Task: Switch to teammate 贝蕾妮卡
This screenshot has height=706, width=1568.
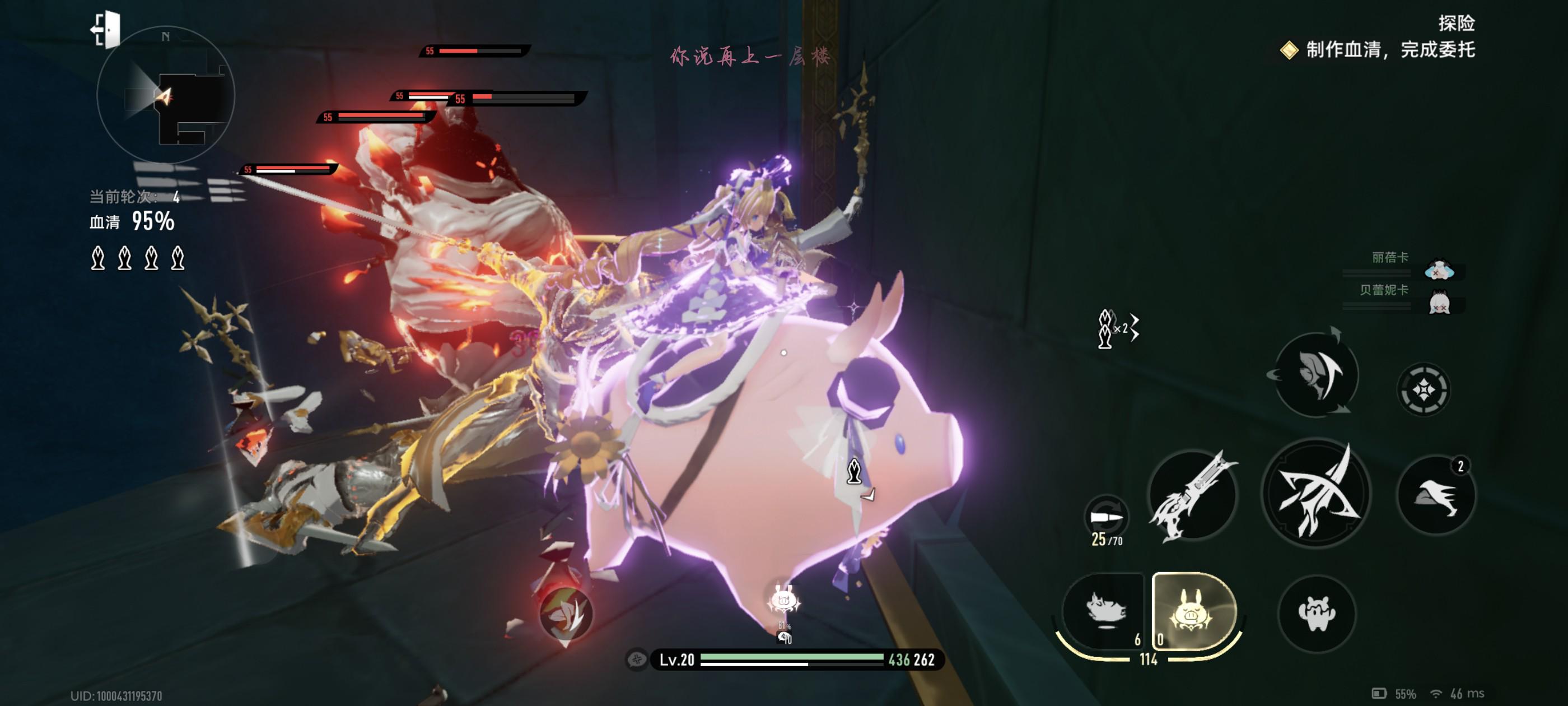Action: tap(1438, 302)
